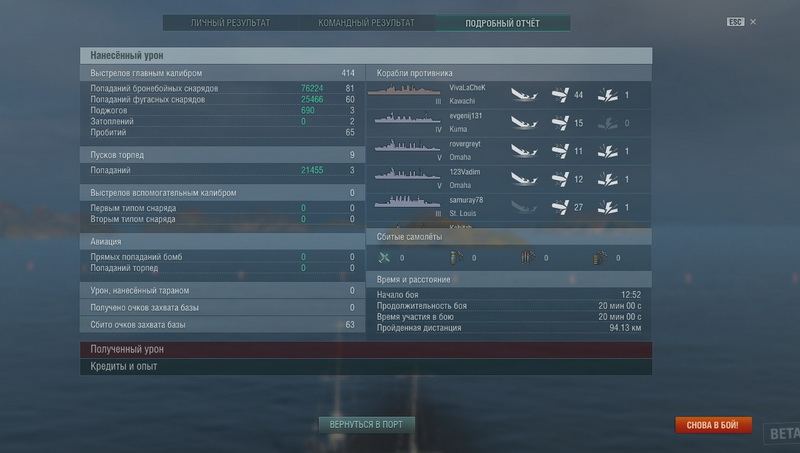Choose rovergreyt's Omaha row

coord(508,149)
